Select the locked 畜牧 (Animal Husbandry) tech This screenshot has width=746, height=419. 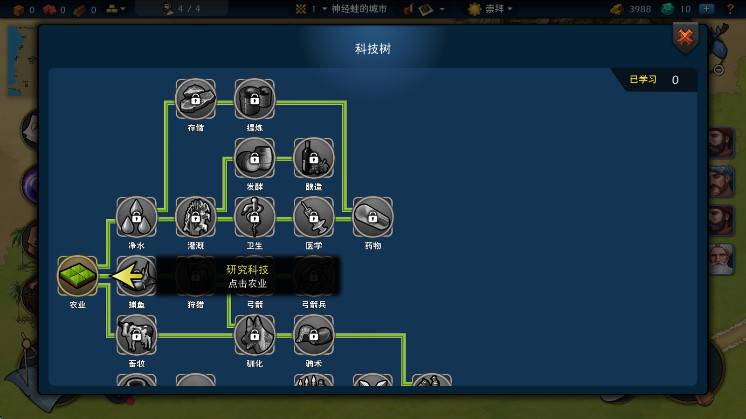pyautogui.click(x=136, y=335)
